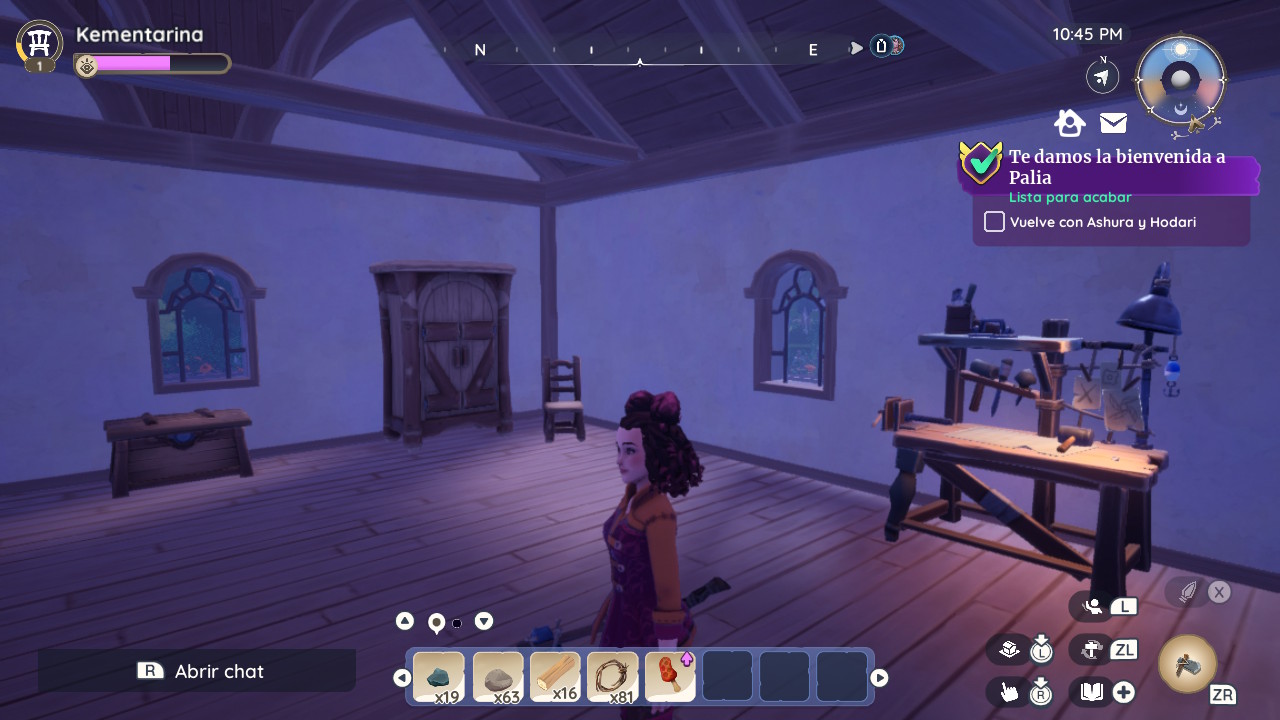
Task: Open the 'Te damos la bienvenida a Palia' quest
Action: [x=1116, y=166]
